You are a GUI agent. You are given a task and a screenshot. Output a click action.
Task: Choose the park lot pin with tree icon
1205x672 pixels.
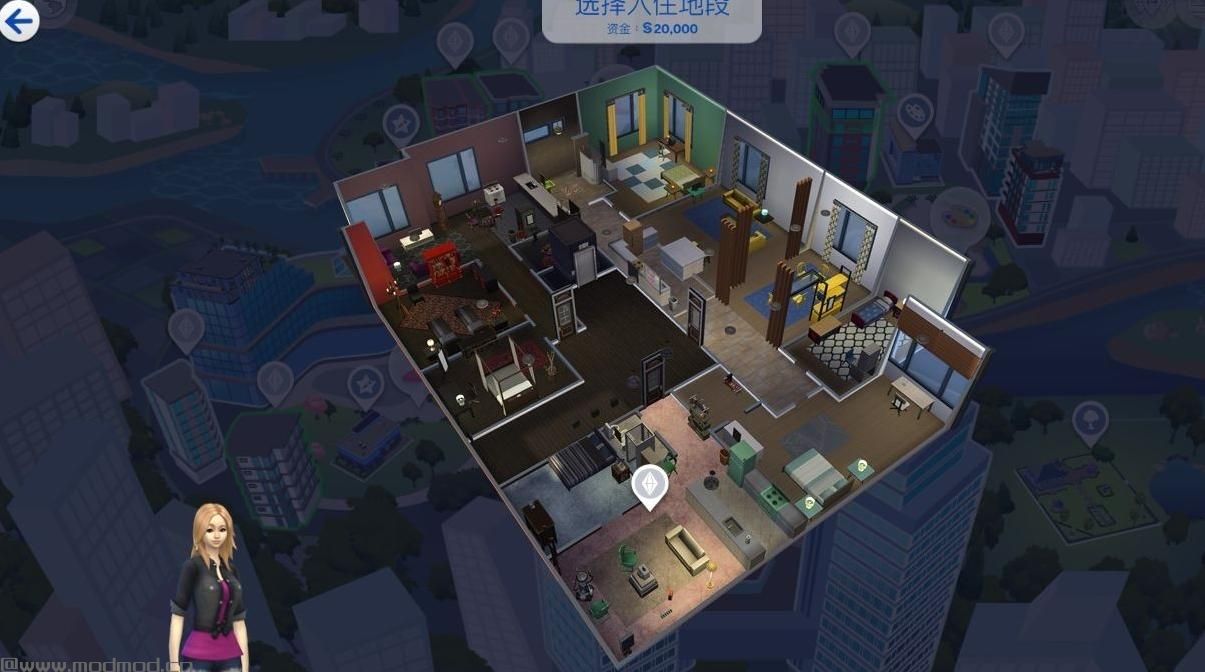1089,421
